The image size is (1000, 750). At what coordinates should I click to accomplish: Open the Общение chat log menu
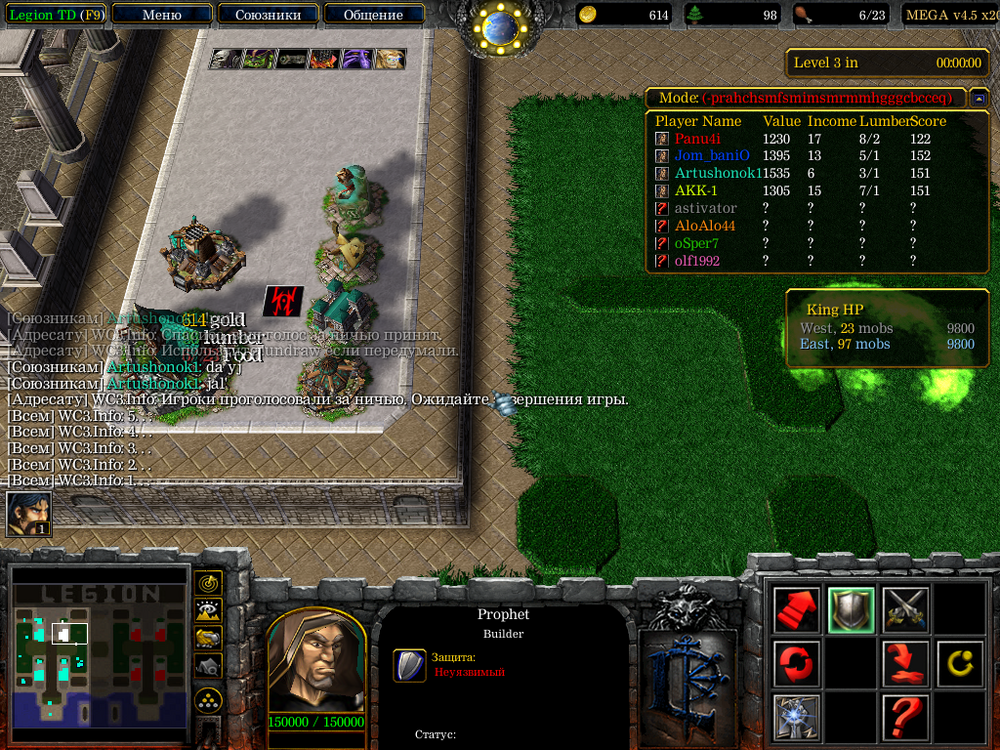pyautogui.click(x=373, y=15)
